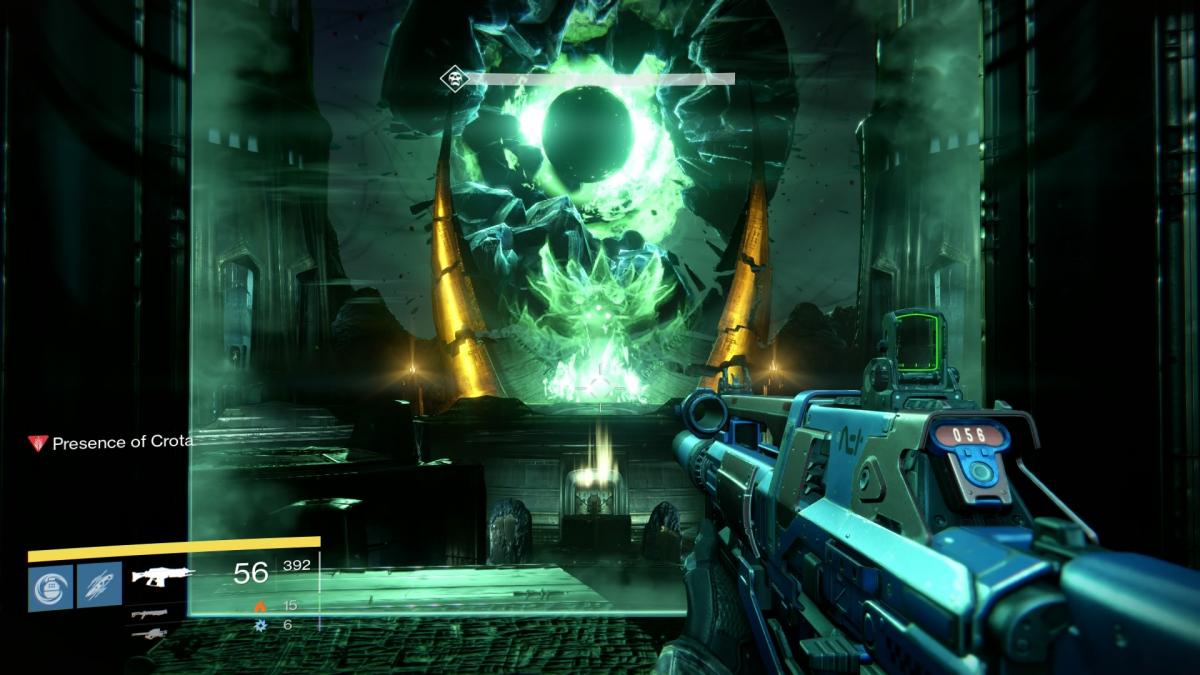Click the boss skull icon
The height and width of the screenshot is (675, 1200).
click(x=454, y=79)
